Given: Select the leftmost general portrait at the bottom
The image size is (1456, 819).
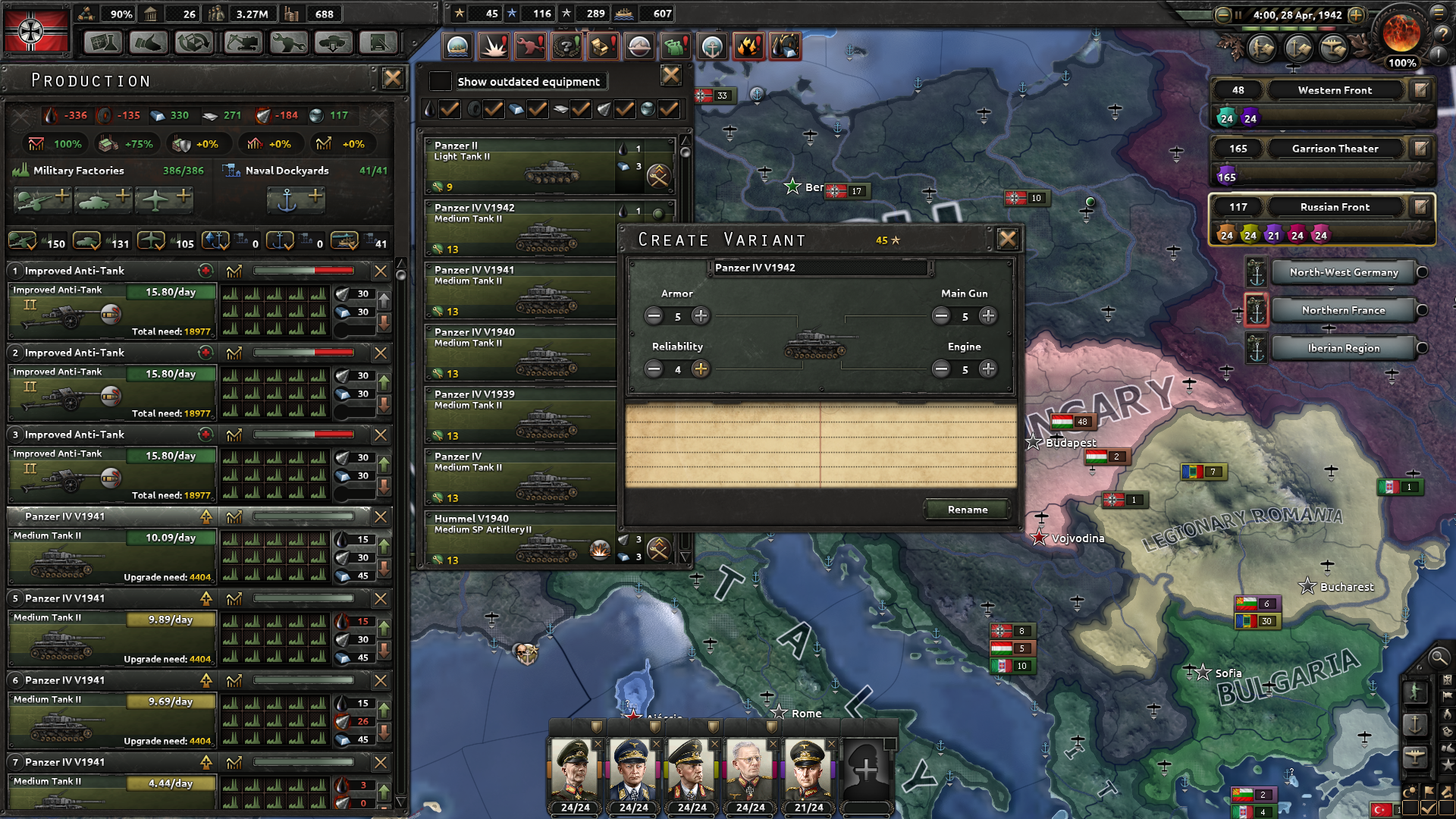Looking at the screenshot, I should tap(575, 770).
